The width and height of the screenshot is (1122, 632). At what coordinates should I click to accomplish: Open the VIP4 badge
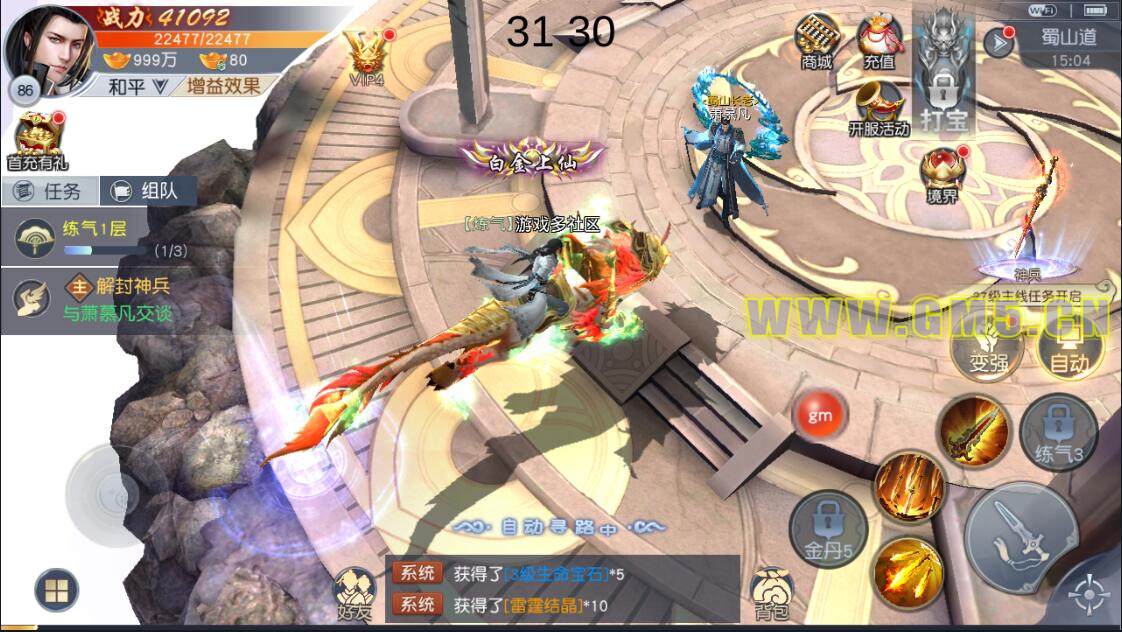click(365, 55)
